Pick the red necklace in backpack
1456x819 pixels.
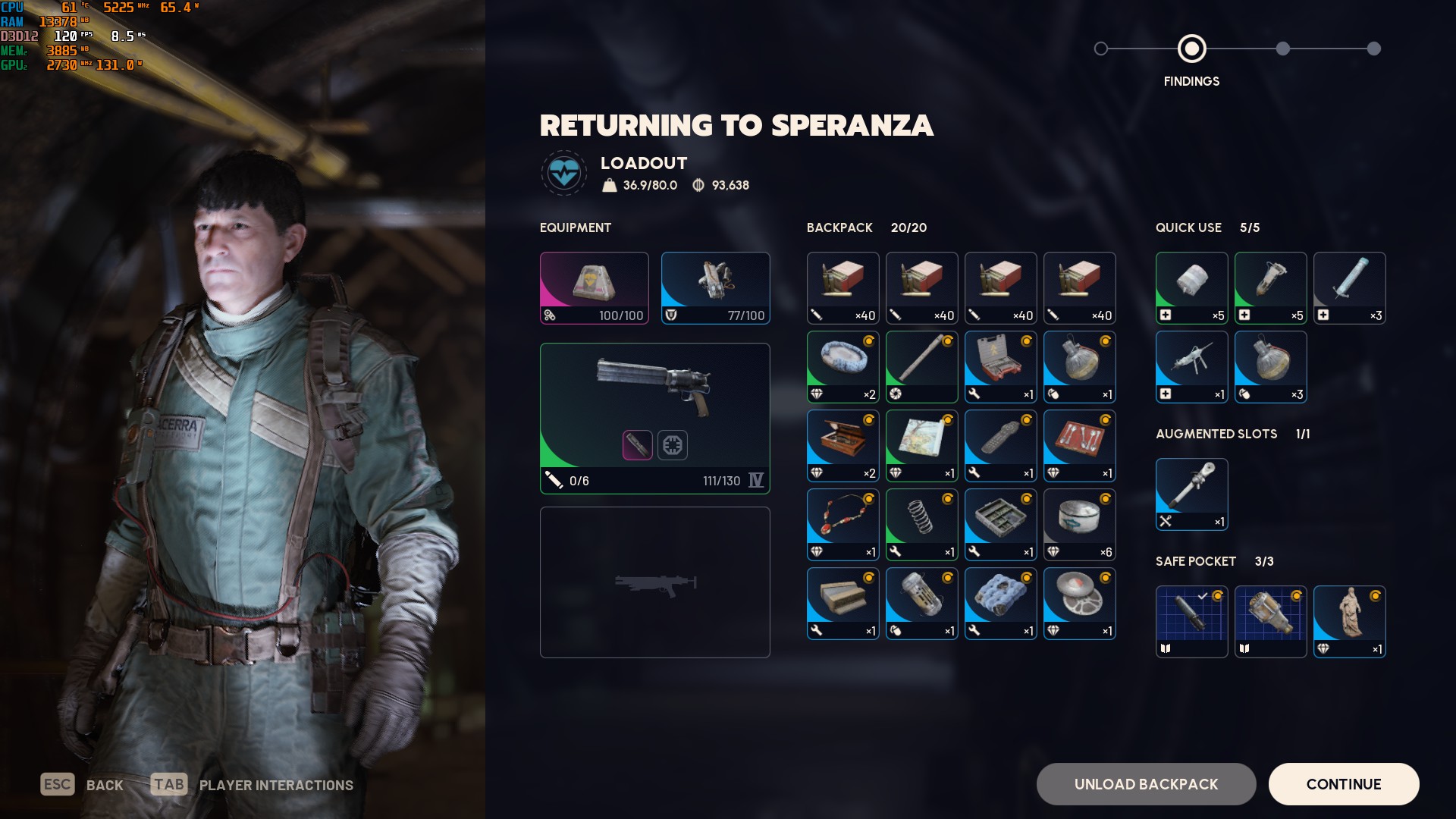coord(843,524)
